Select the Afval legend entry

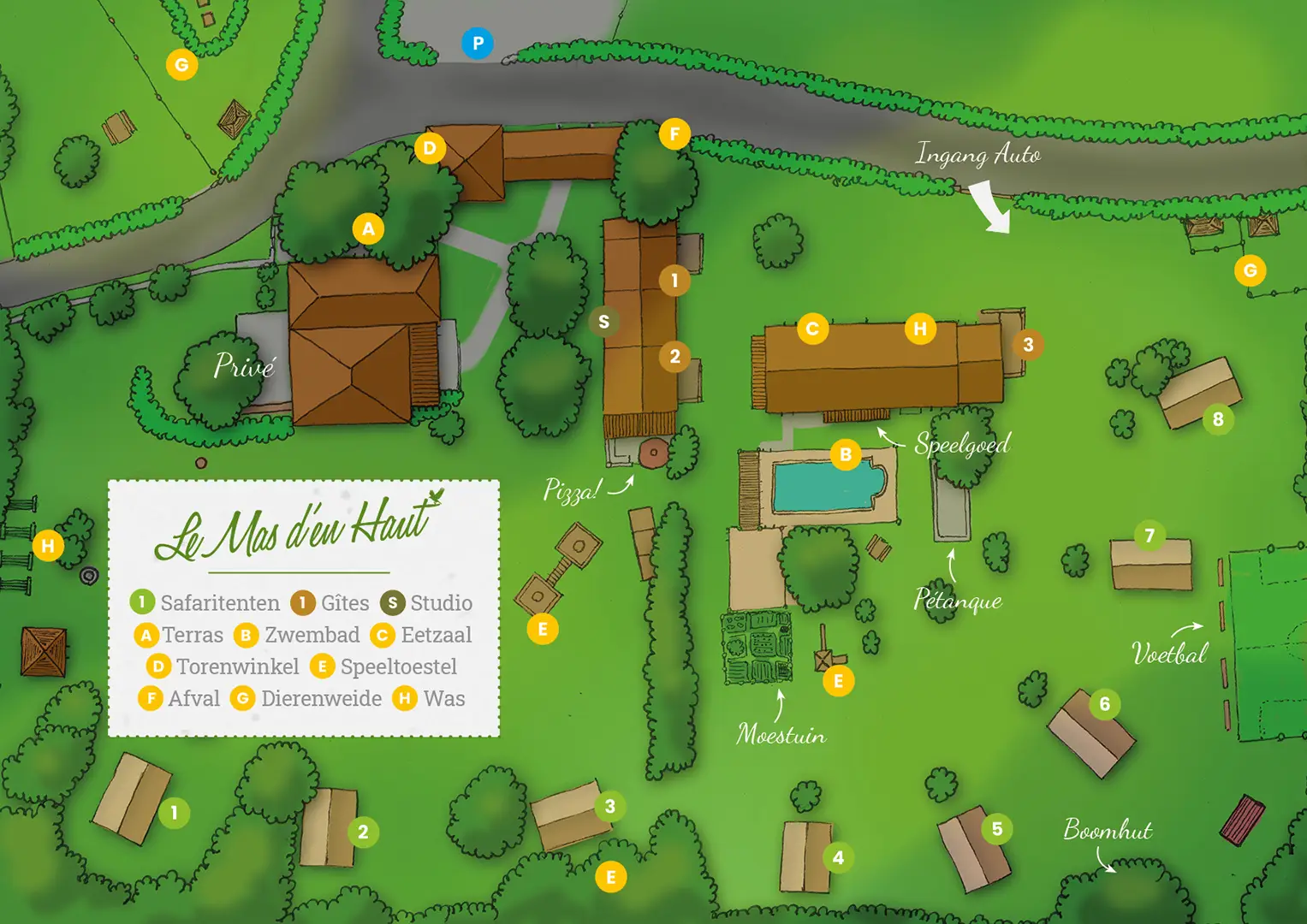(x=179, y=698)
